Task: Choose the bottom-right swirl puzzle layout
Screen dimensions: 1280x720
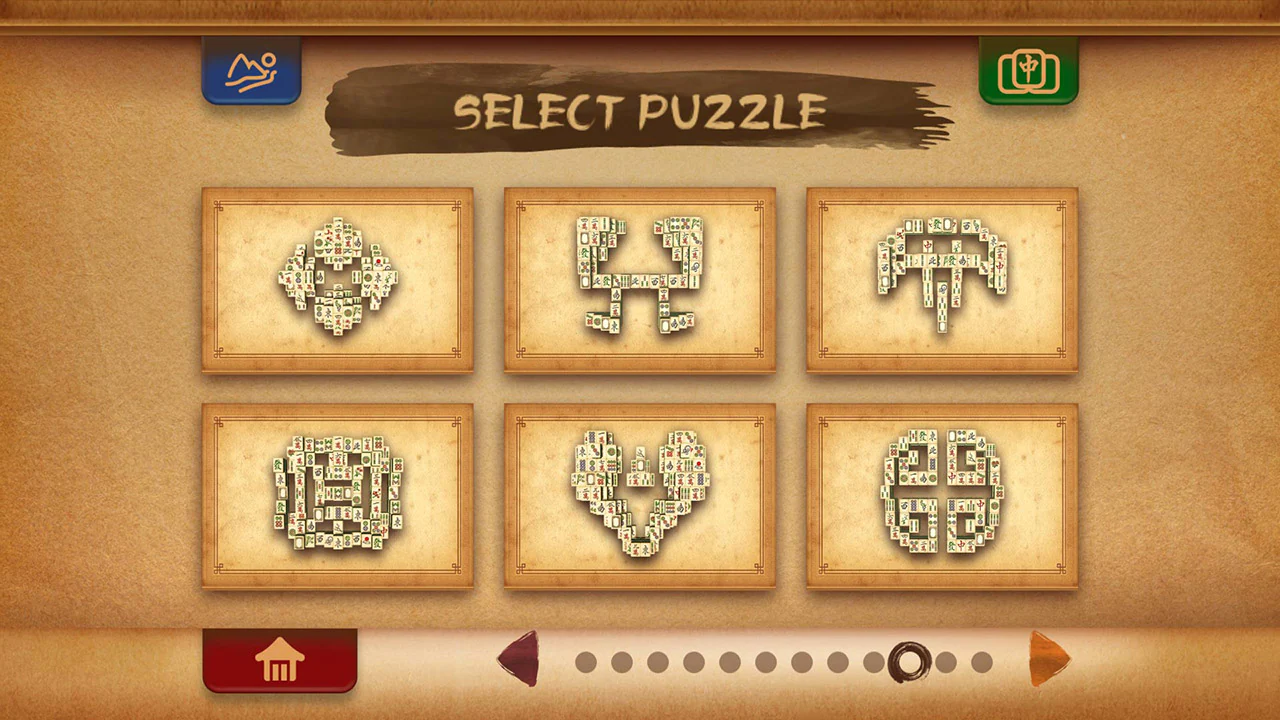Action: tap(941, 496)
